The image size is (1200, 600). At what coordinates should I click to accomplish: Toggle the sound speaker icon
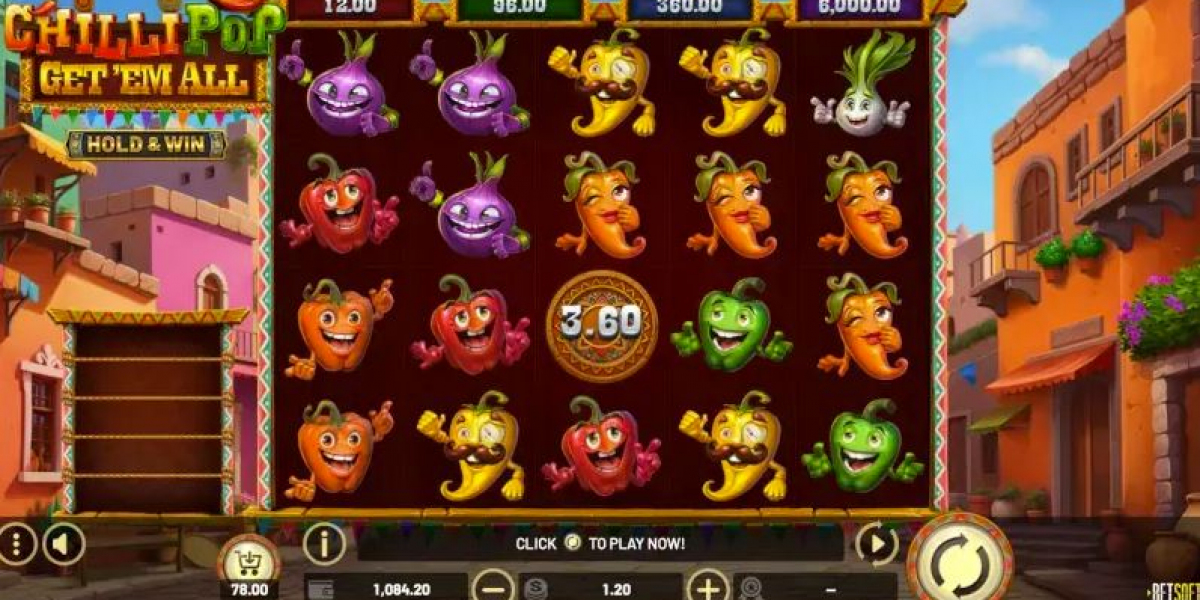point(63,544)
